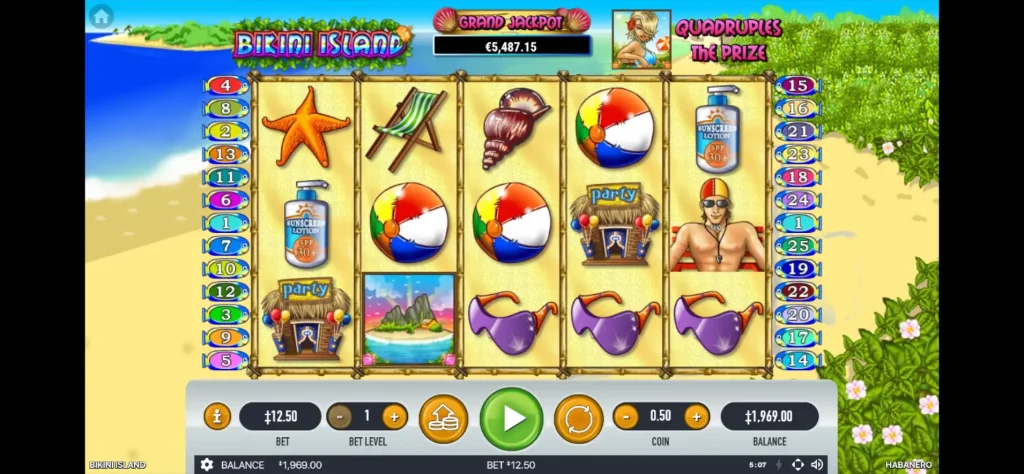Go to the home lobby
1024x474 pixels.
(x=101, y=16)
